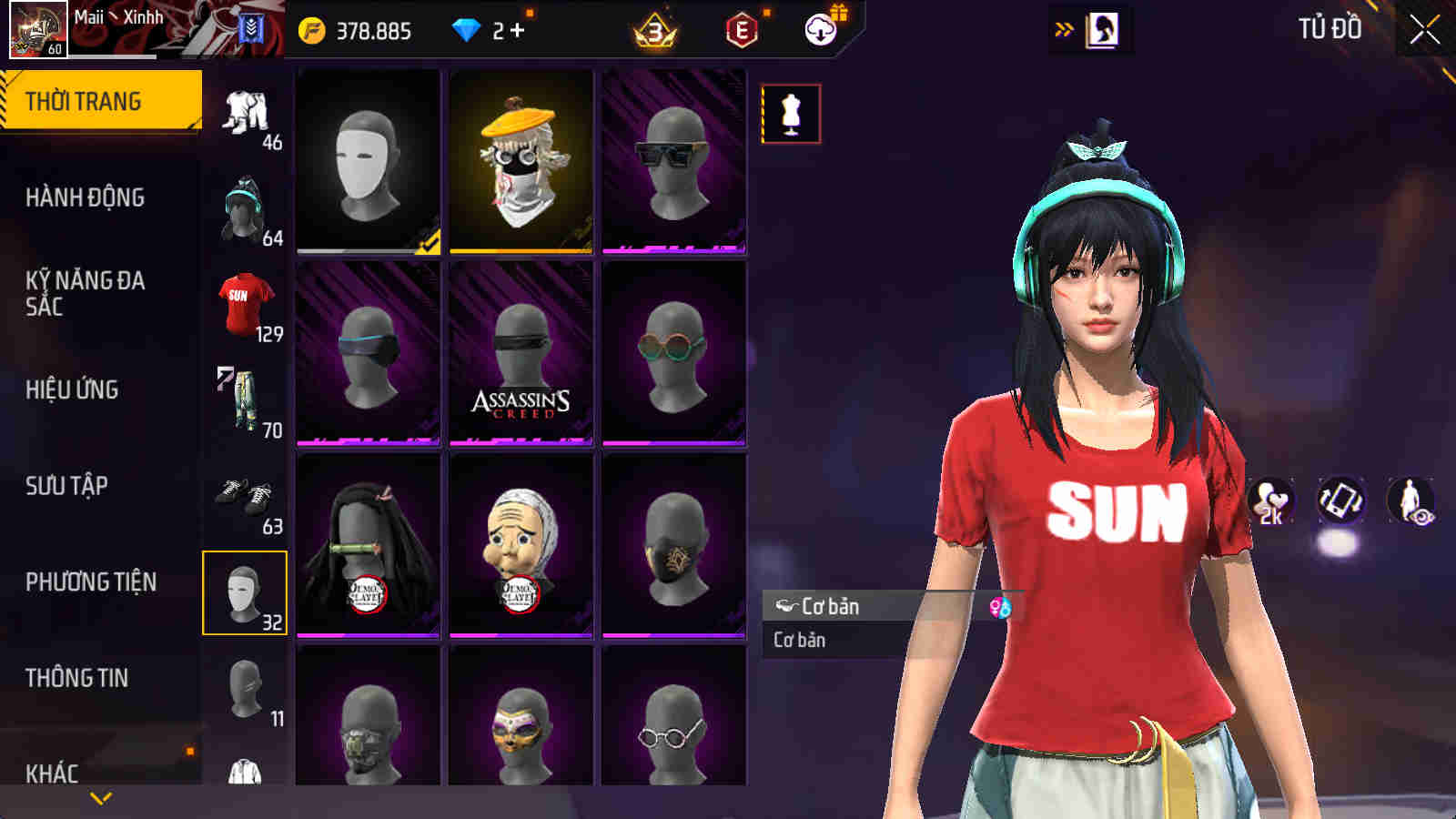
Task: Click the diamond top-up plus button
Action: [x=518, y=29]
